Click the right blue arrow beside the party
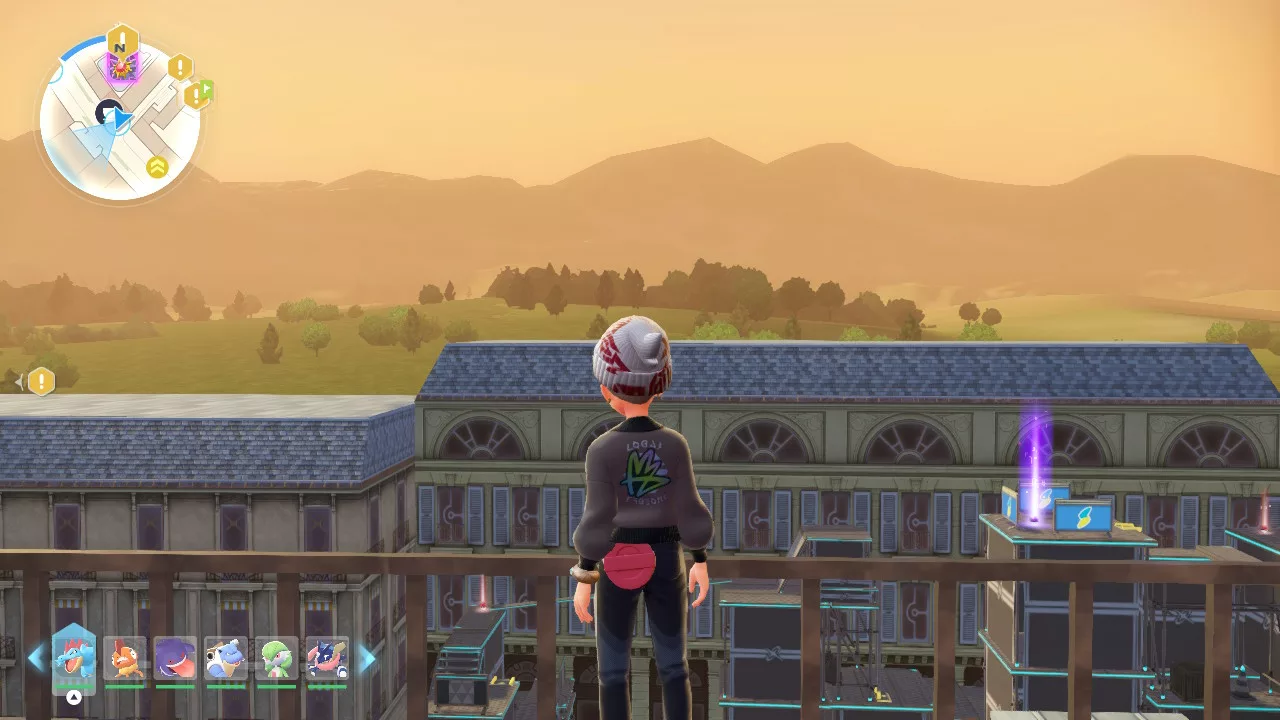 pos(367,657)
